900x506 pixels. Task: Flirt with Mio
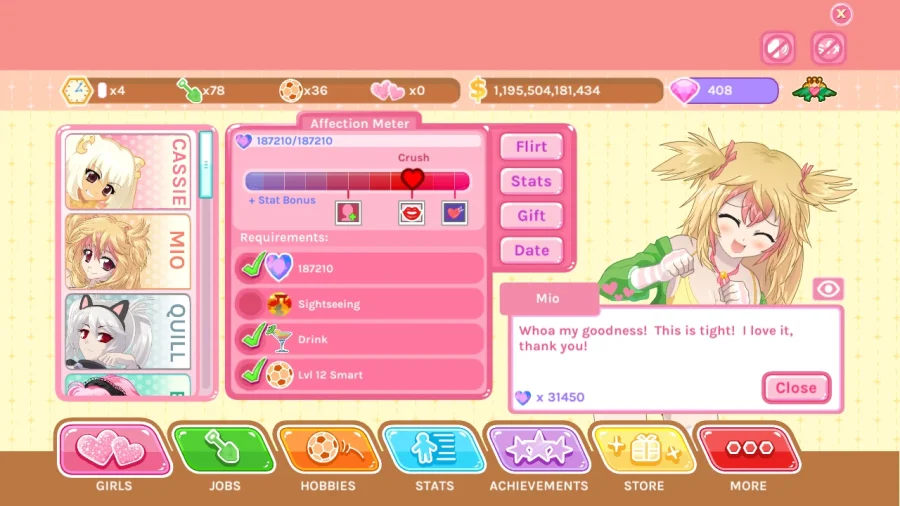point(531,147)
